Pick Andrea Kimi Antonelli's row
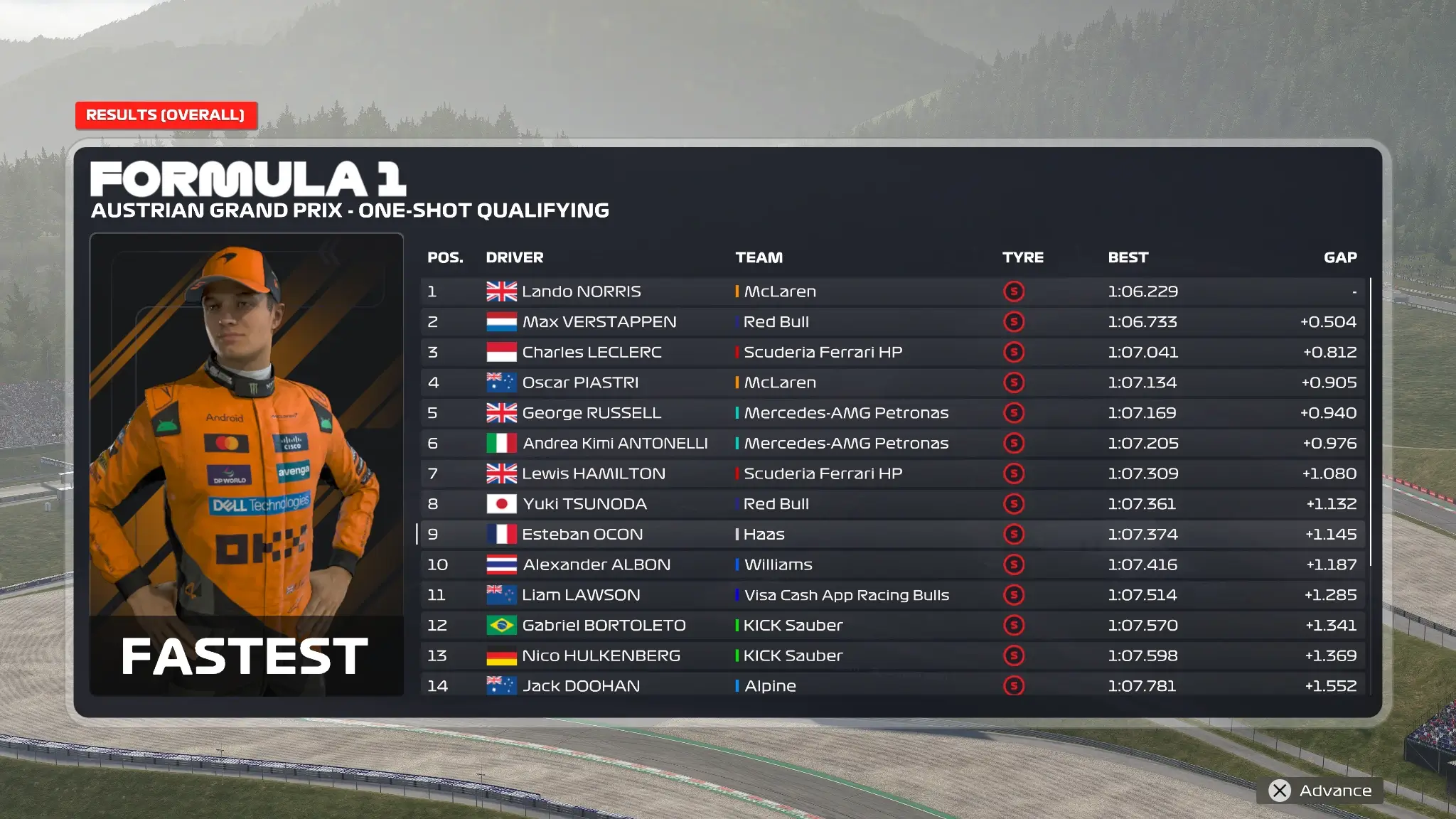The width and height of the screenshot is (1456, 819). click(x=892, y=444)
